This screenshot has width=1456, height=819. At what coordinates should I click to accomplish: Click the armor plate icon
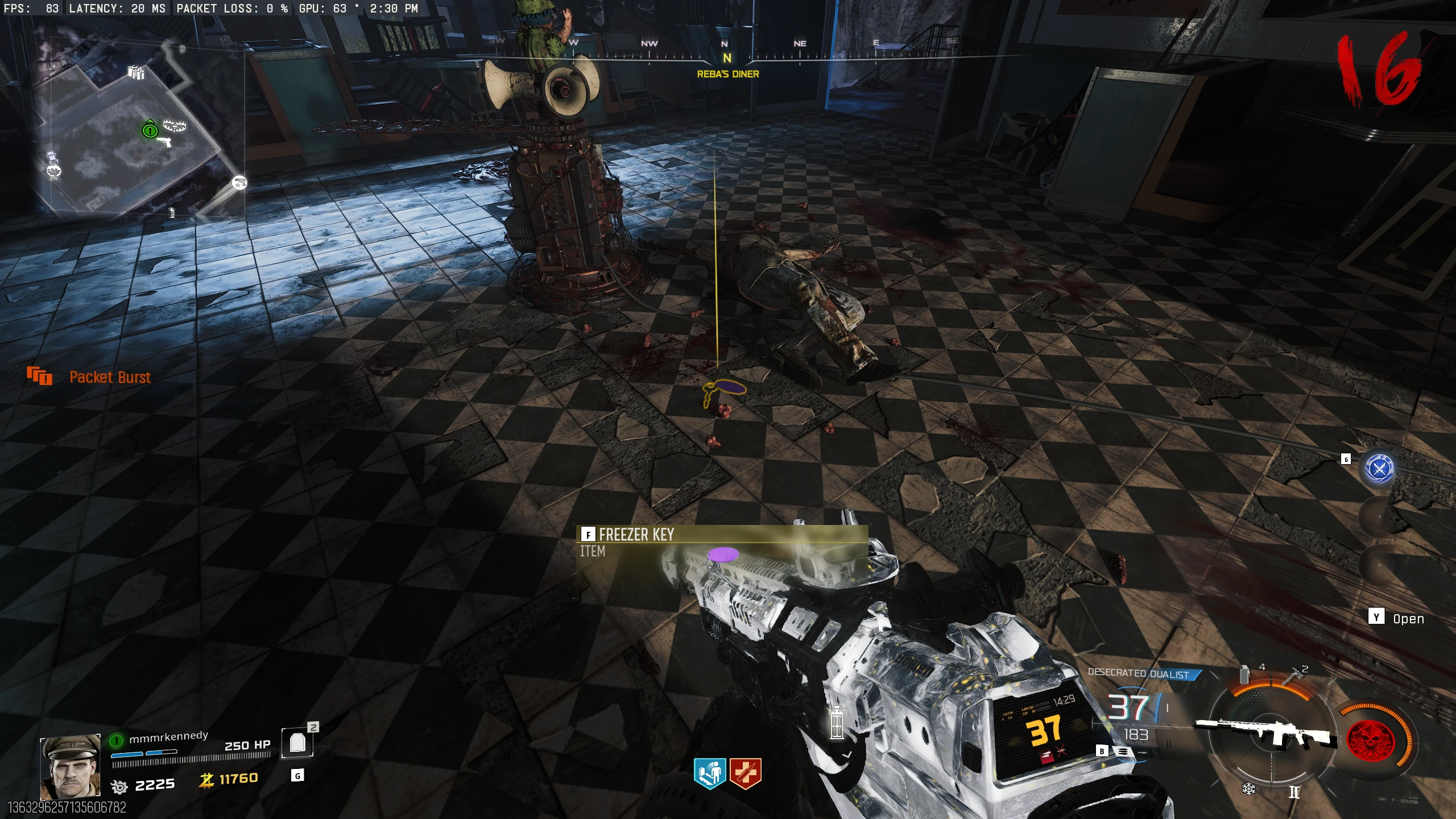297,743
